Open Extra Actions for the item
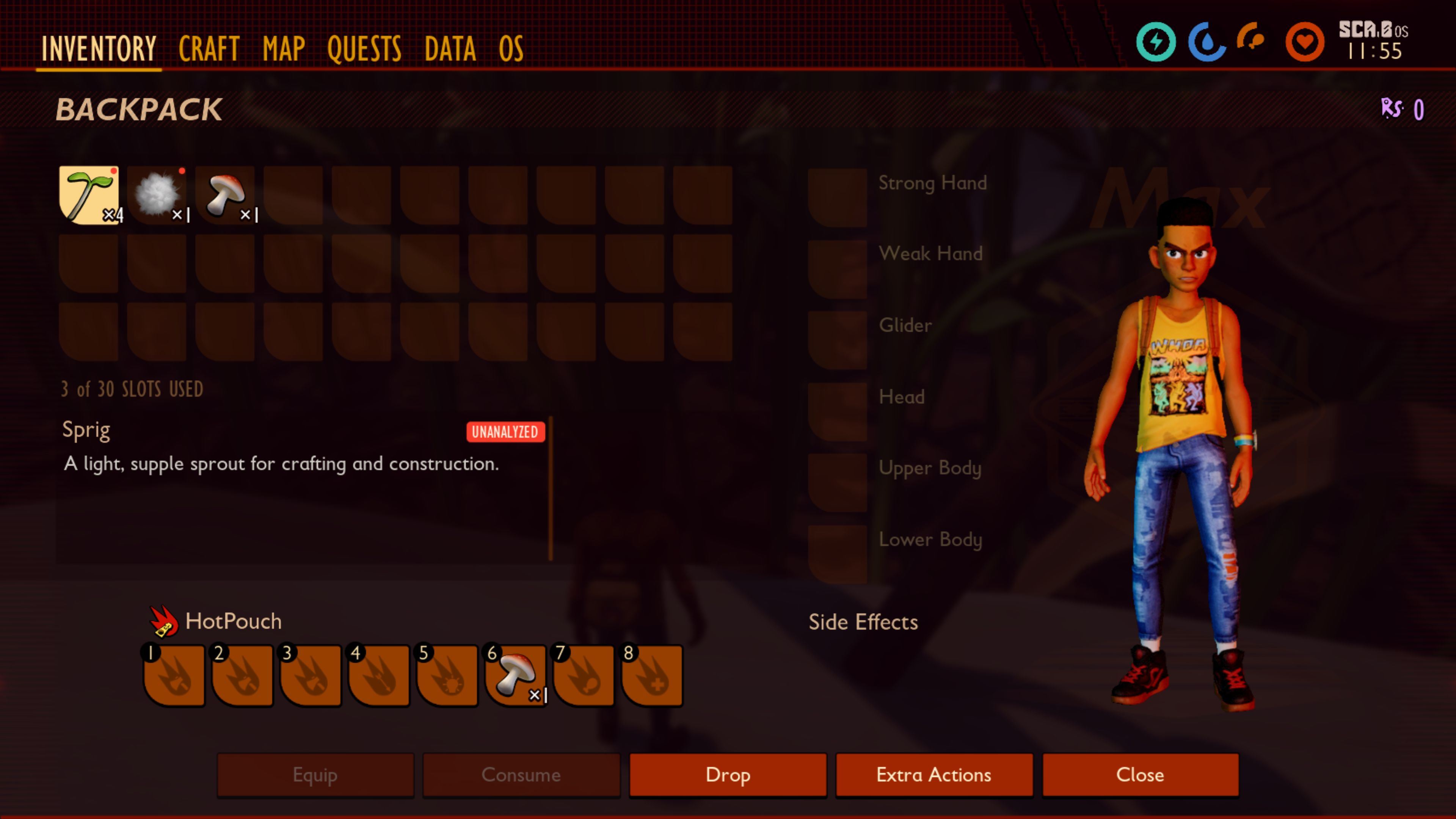Image resolution: width=1456 pixels, height=819 pixels. [x=934, y=774]
